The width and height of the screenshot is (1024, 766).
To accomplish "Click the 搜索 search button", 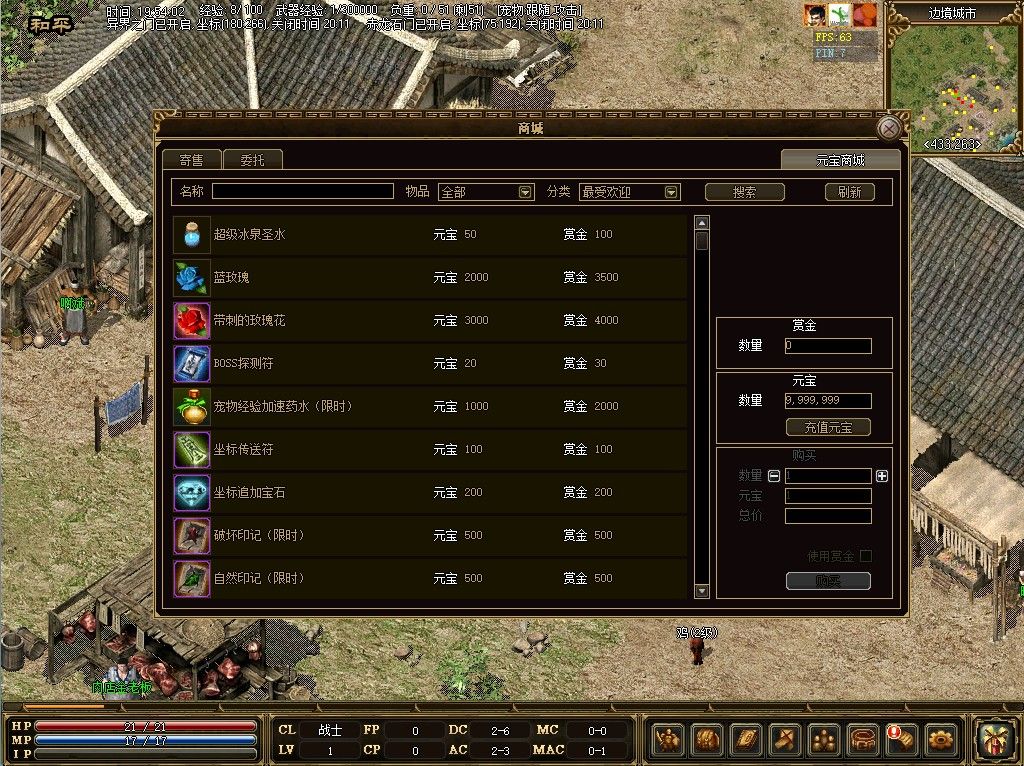I will click(744, 192).
